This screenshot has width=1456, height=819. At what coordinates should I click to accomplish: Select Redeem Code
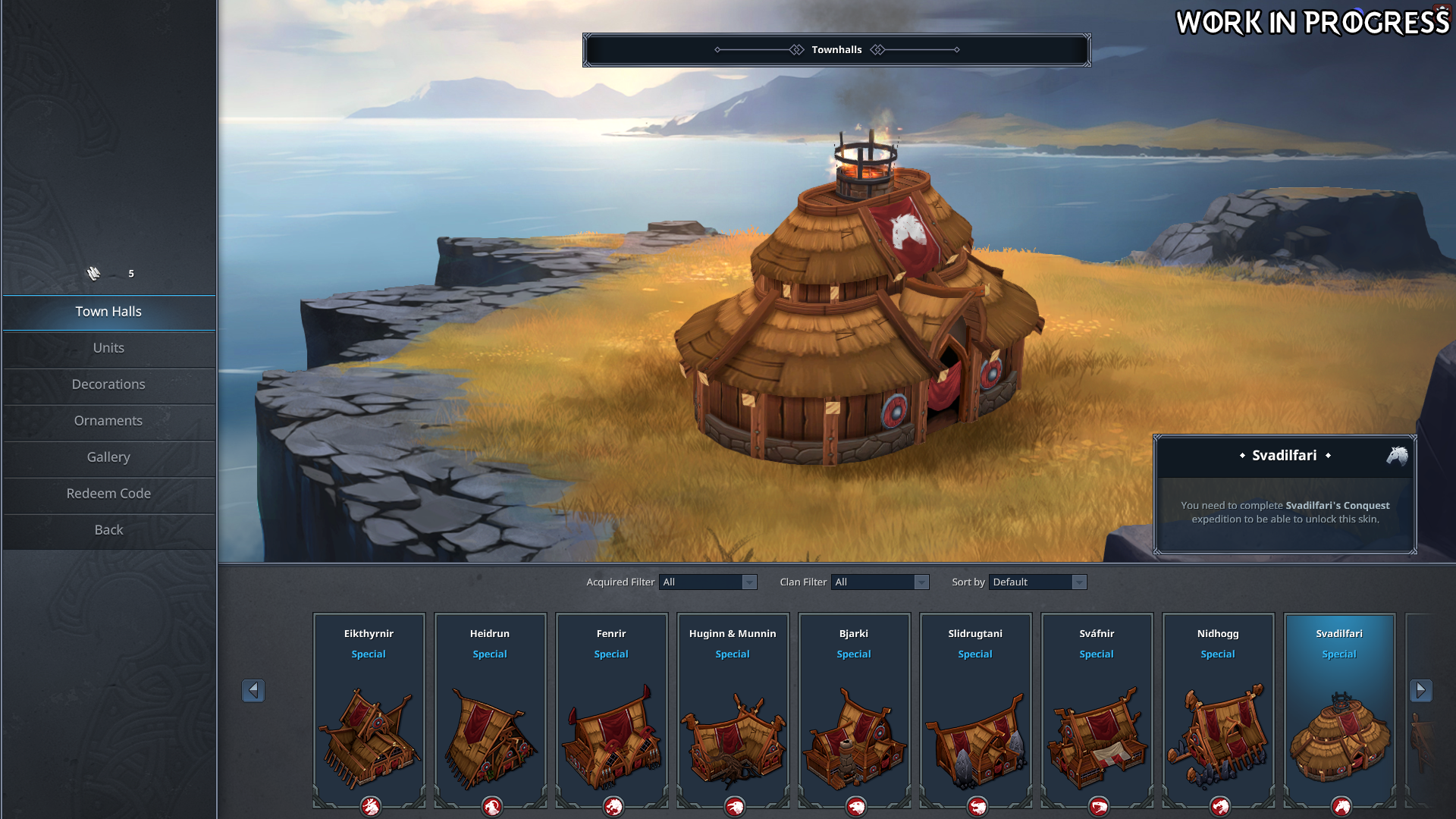(x=108, y=494)
